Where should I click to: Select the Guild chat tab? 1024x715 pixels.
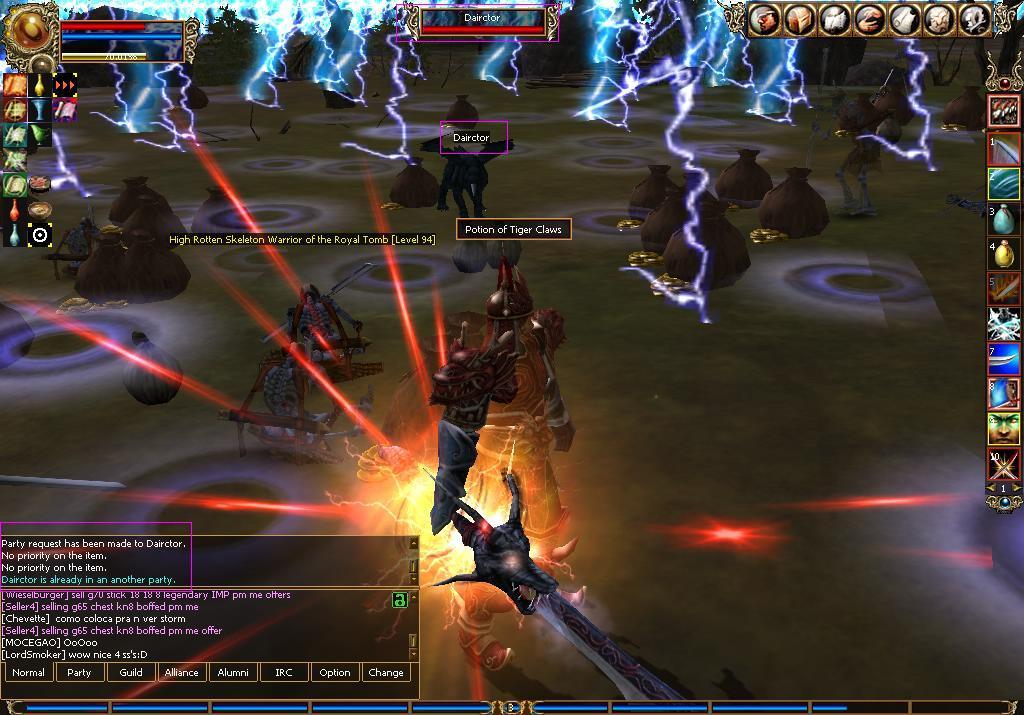pyautogui.click(x=131, y=673)
